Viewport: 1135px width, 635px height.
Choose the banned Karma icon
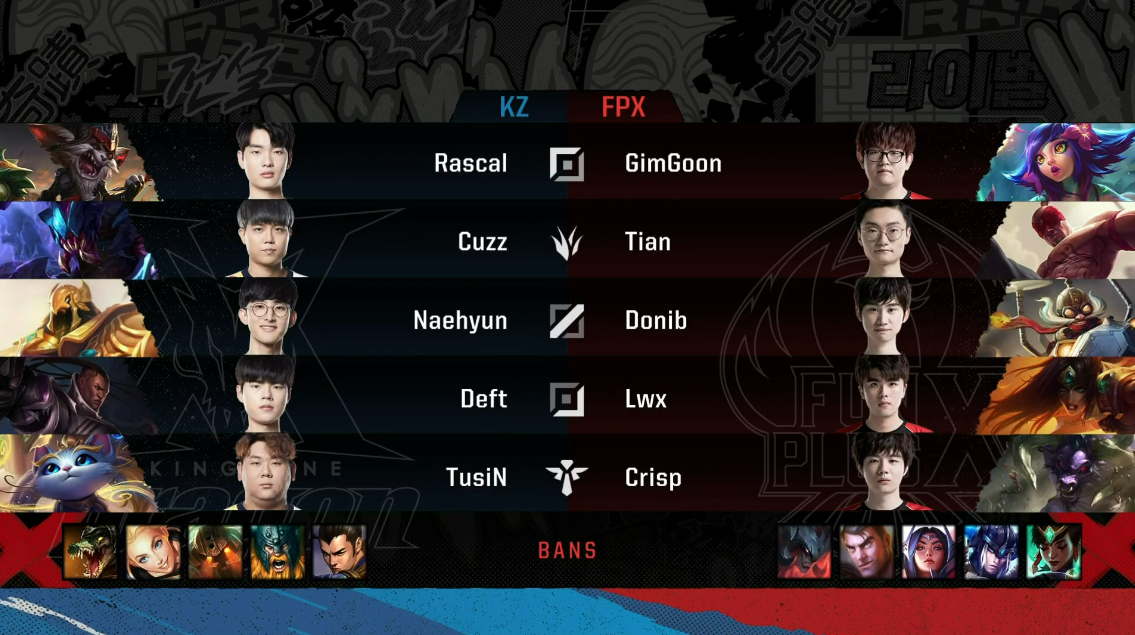tap(1053, 552)
